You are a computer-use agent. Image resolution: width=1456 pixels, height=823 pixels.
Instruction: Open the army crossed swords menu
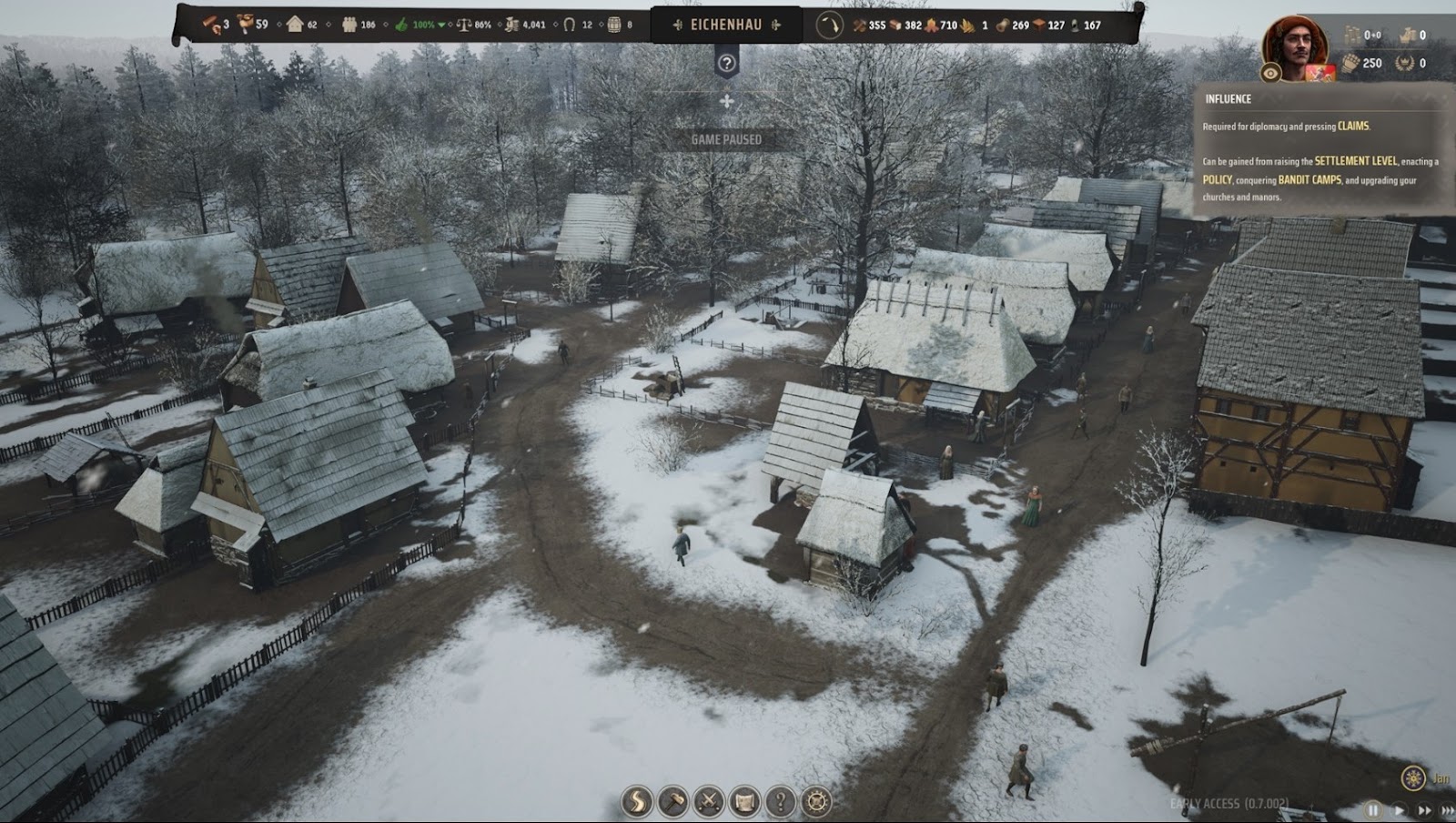point(709,802)
